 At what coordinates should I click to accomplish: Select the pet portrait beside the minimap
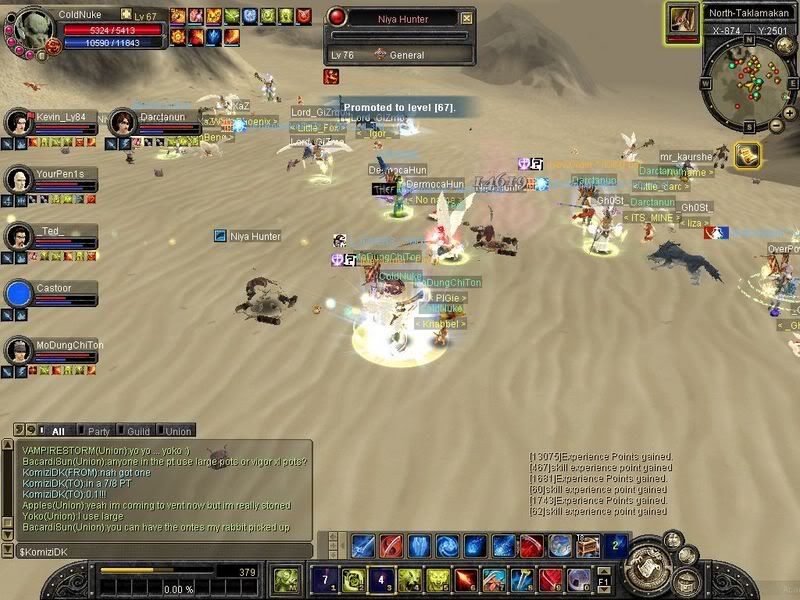pos(684,20)
